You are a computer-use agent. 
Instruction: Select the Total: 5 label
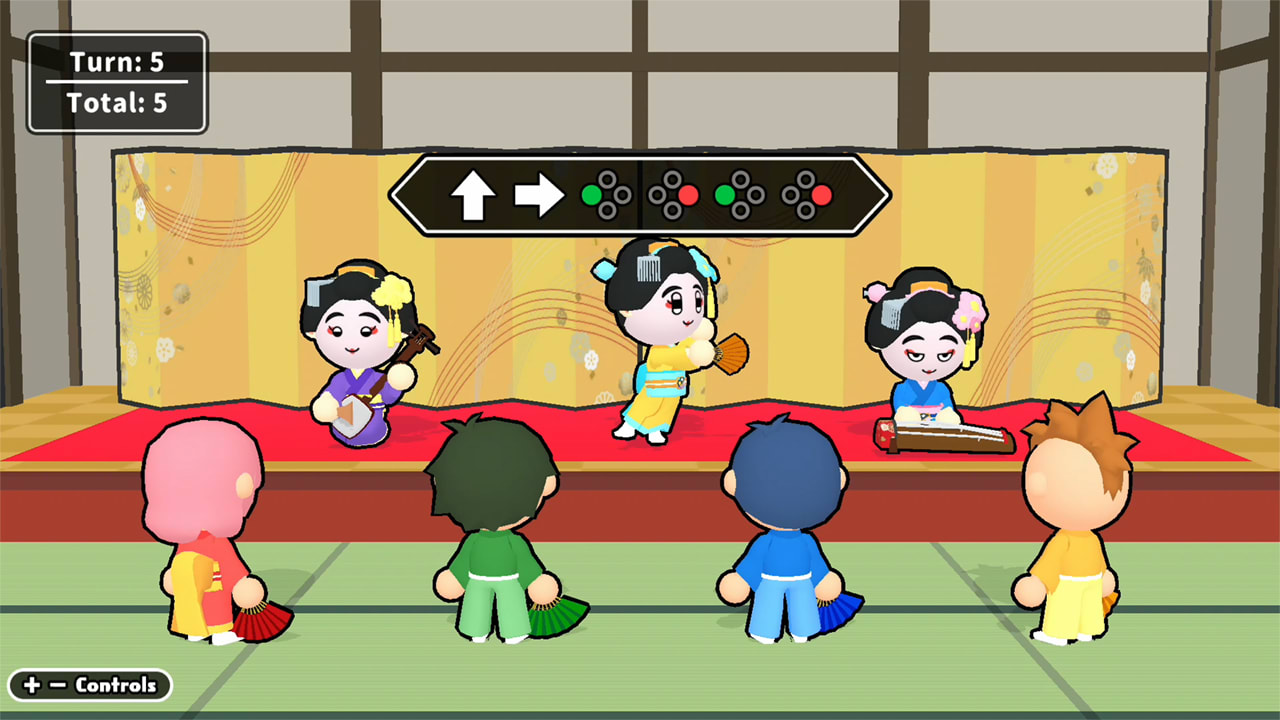pos(118,101)
